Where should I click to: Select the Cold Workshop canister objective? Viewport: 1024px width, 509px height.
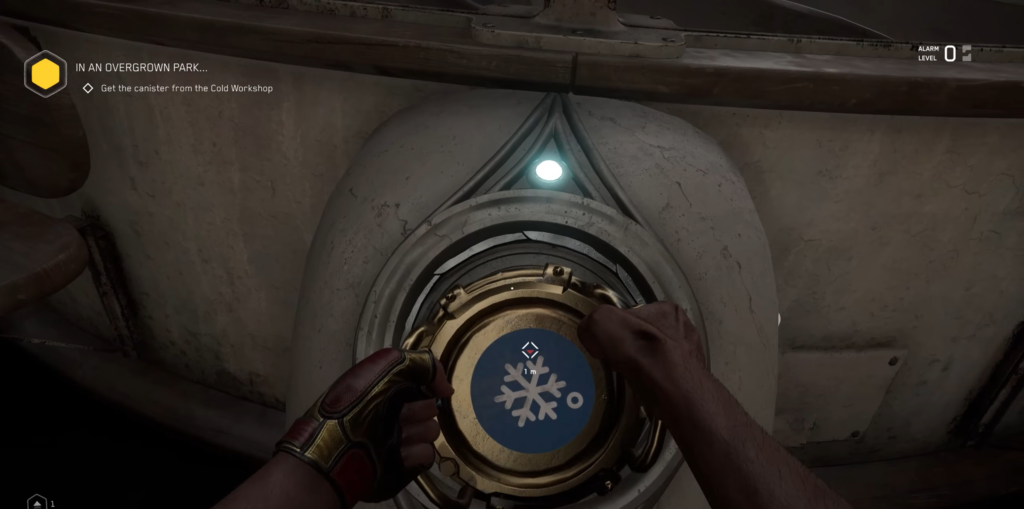point(186,89)
